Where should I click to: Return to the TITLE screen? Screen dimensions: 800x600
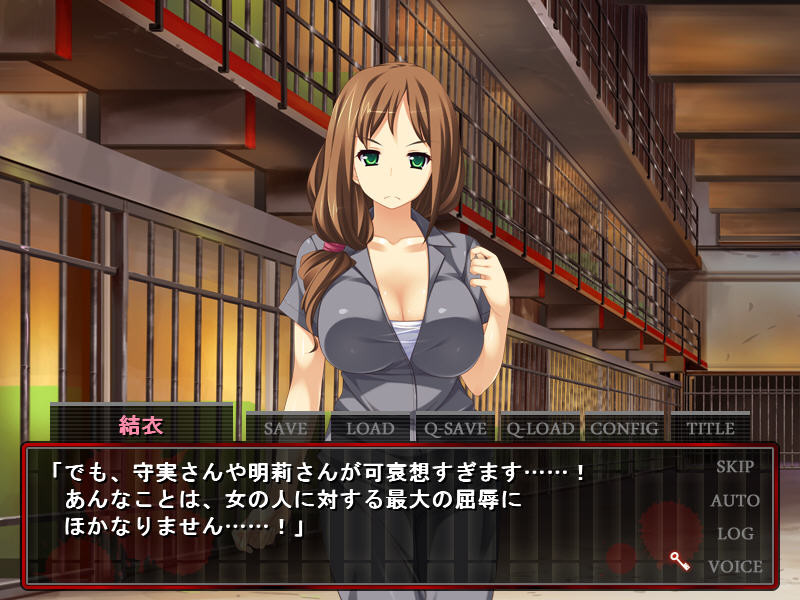(x=710, y=428)
